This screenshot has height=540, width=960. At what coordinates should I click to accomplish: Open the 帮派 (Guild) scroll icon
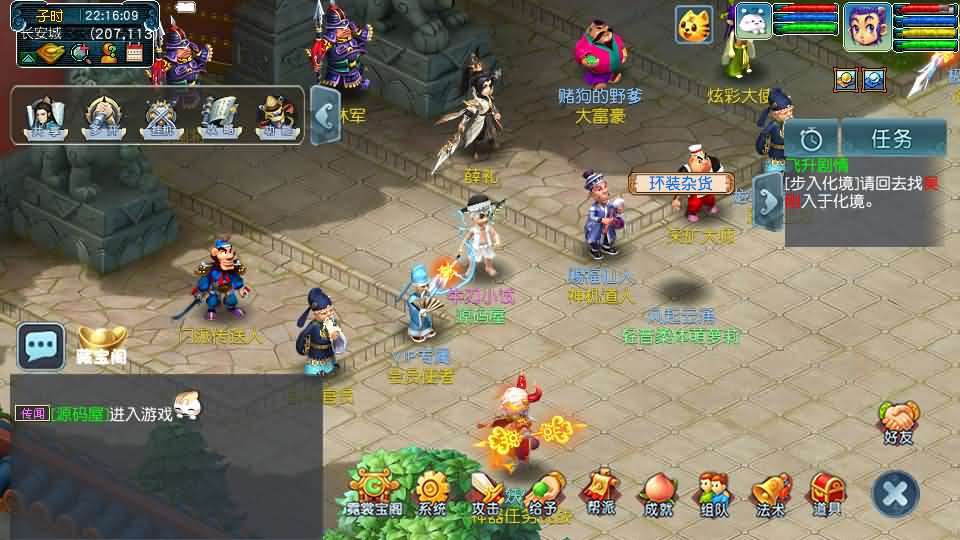[600, 492]
